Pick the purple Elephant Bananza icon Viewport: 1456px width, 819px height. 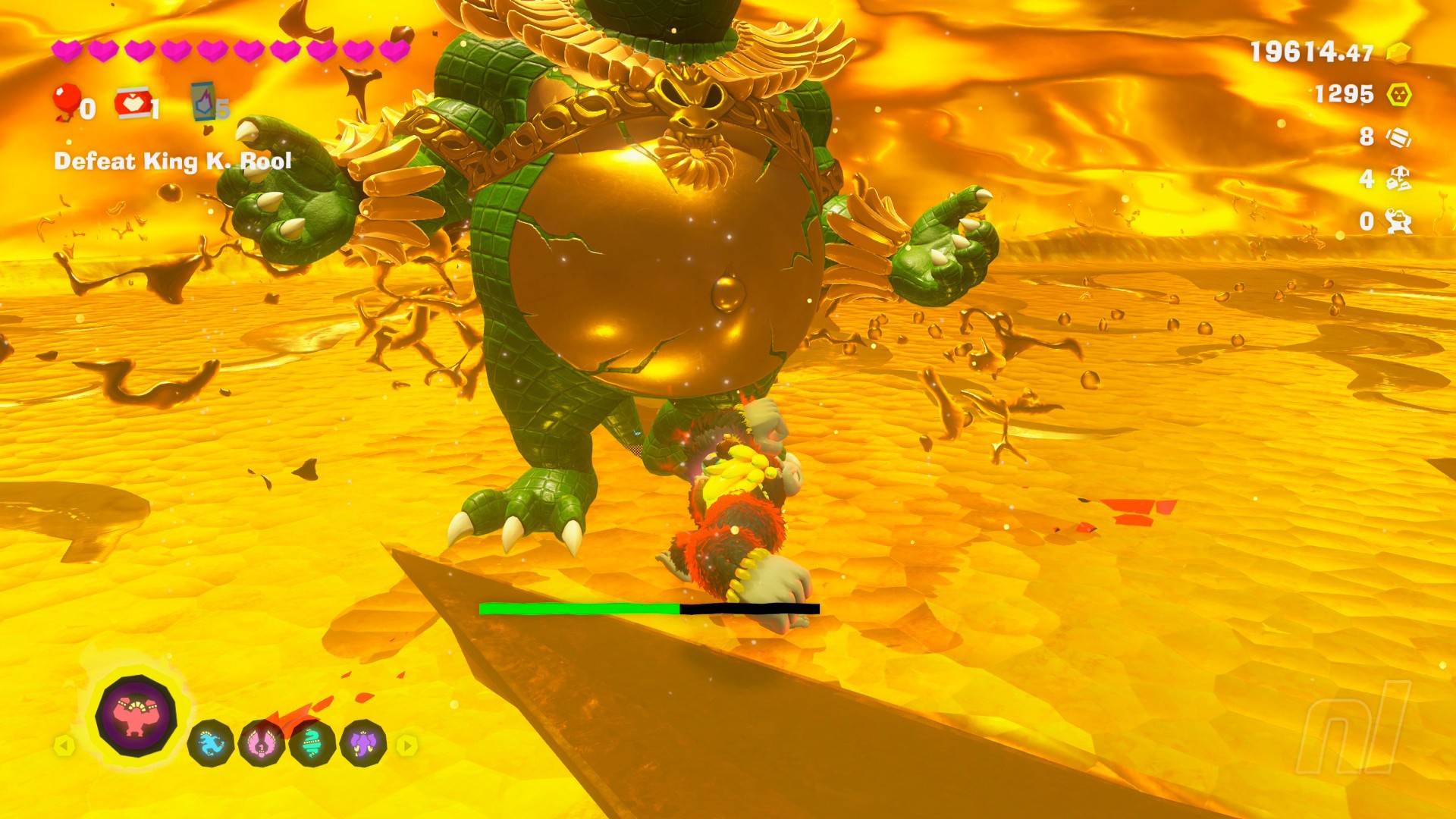[x=363, y=744]
